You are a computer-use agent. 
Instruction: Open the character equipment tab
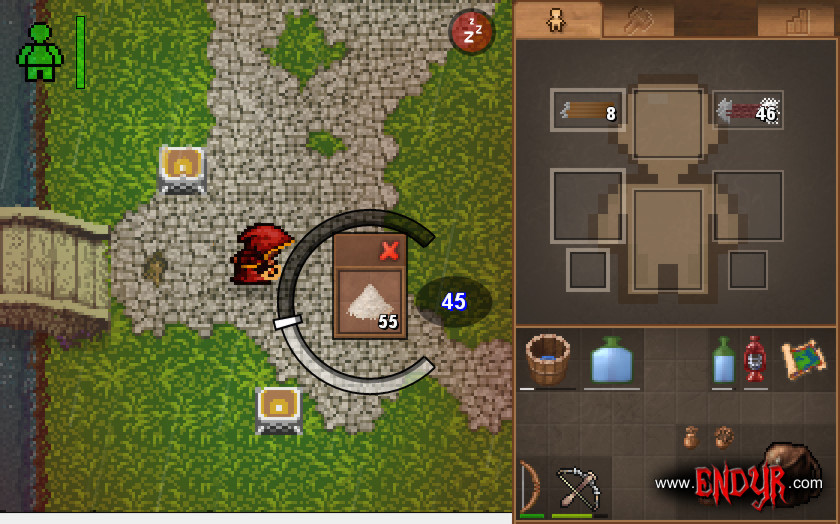(x=556, y=20)
